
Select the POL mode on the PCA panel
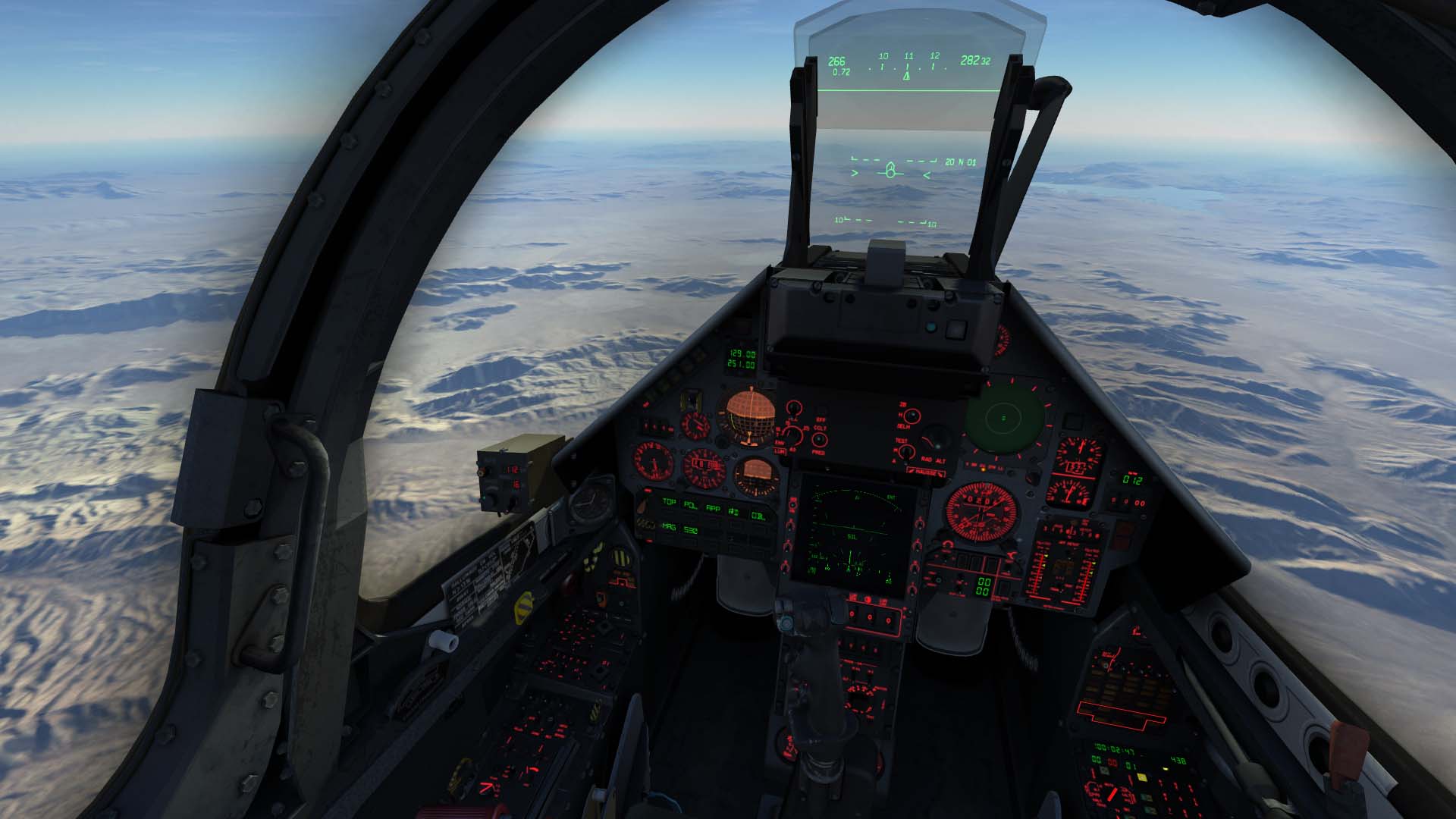[x=690, y=504]
